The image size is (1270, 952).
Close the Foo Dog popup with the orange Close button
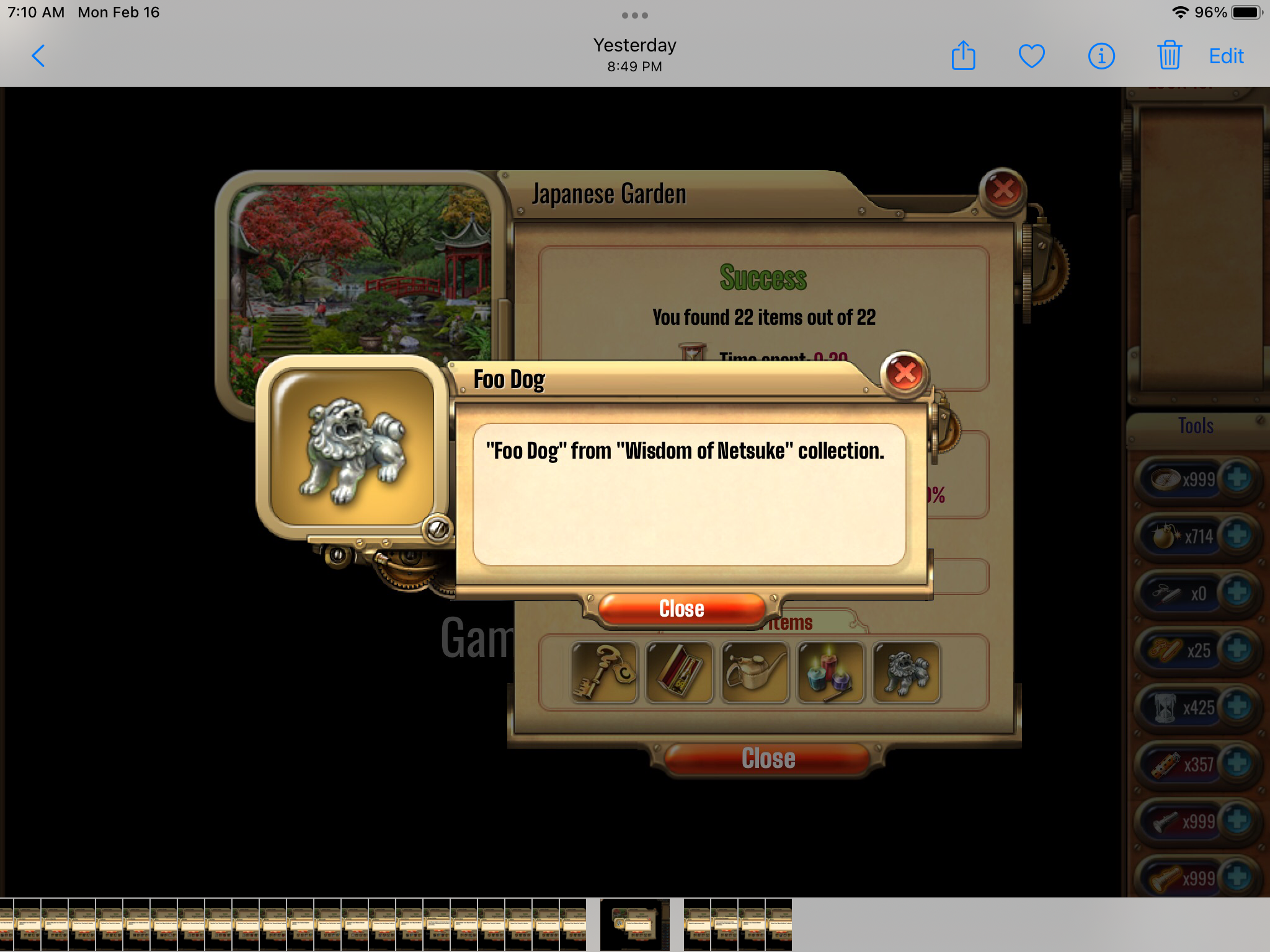(681, 609)
